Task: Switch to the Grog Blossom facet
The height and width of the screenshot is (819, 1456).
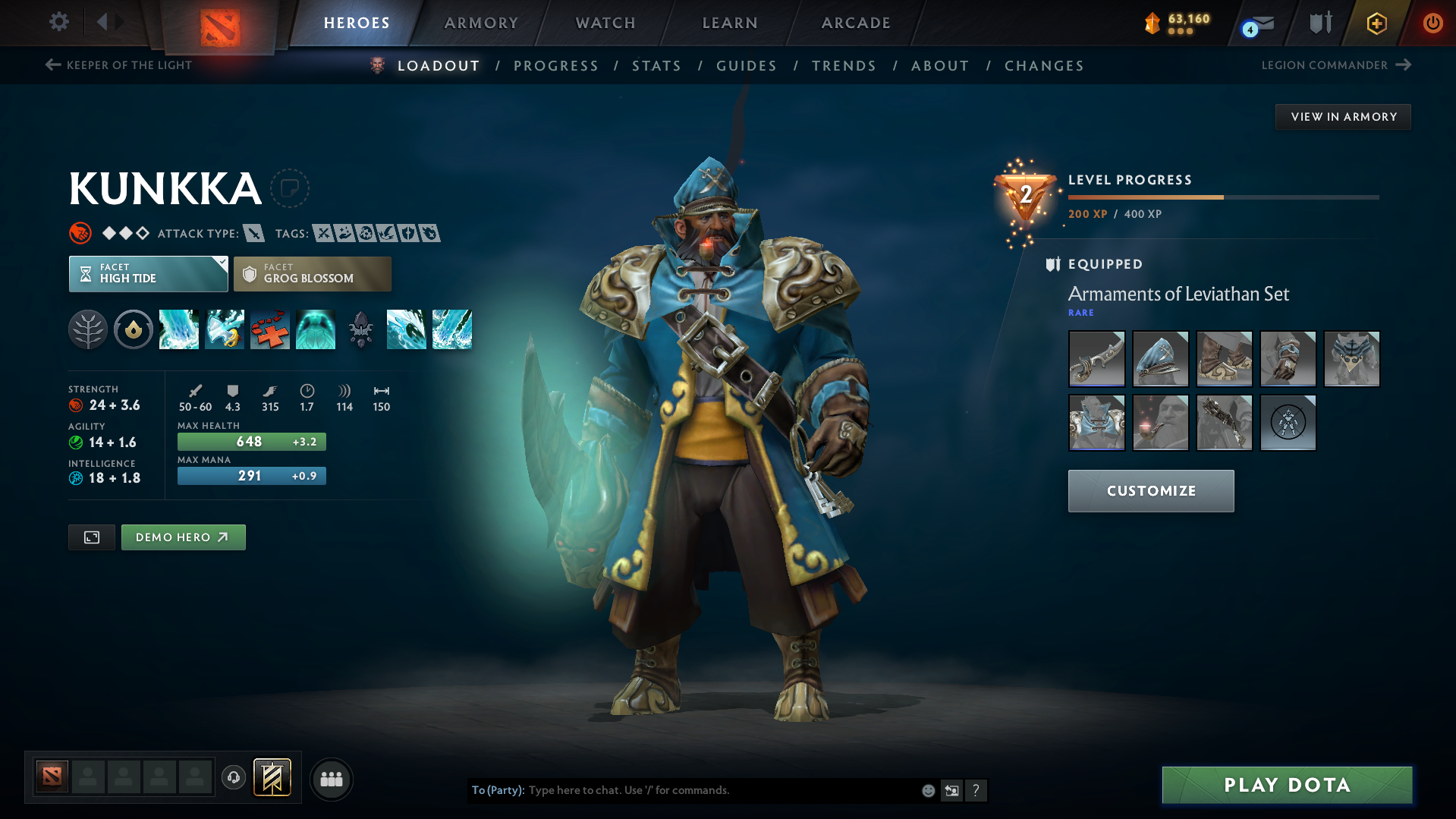Action: coord(312,273)
